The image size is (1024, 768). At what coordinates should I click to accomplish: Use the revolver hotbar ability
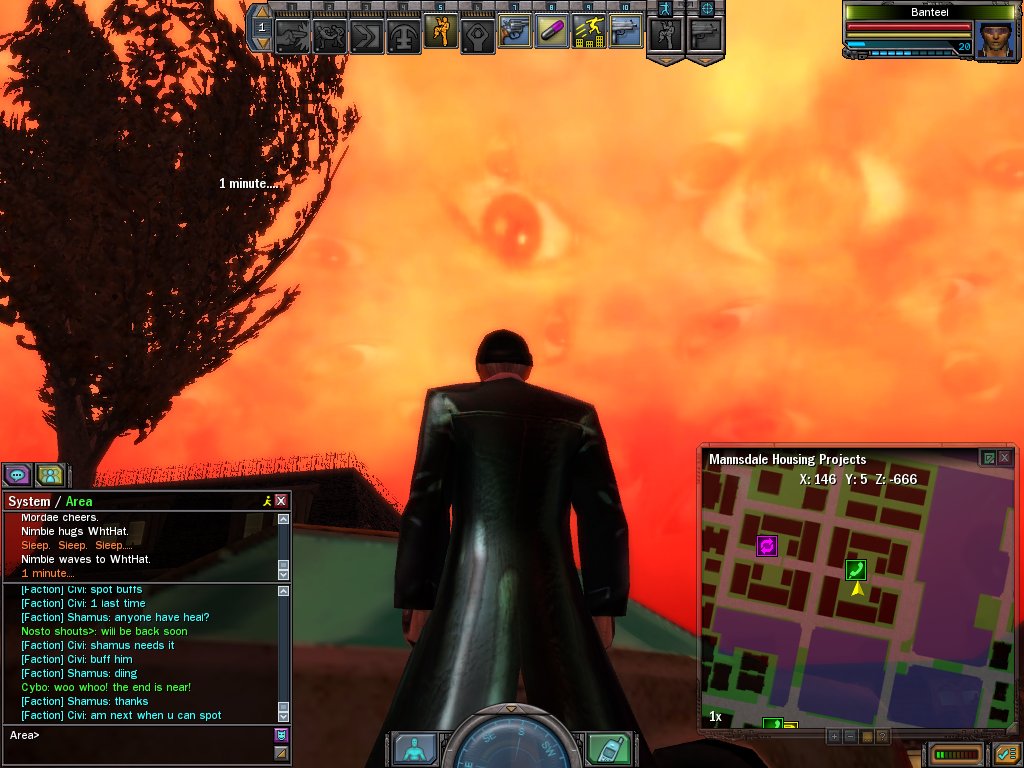[514, 32]
